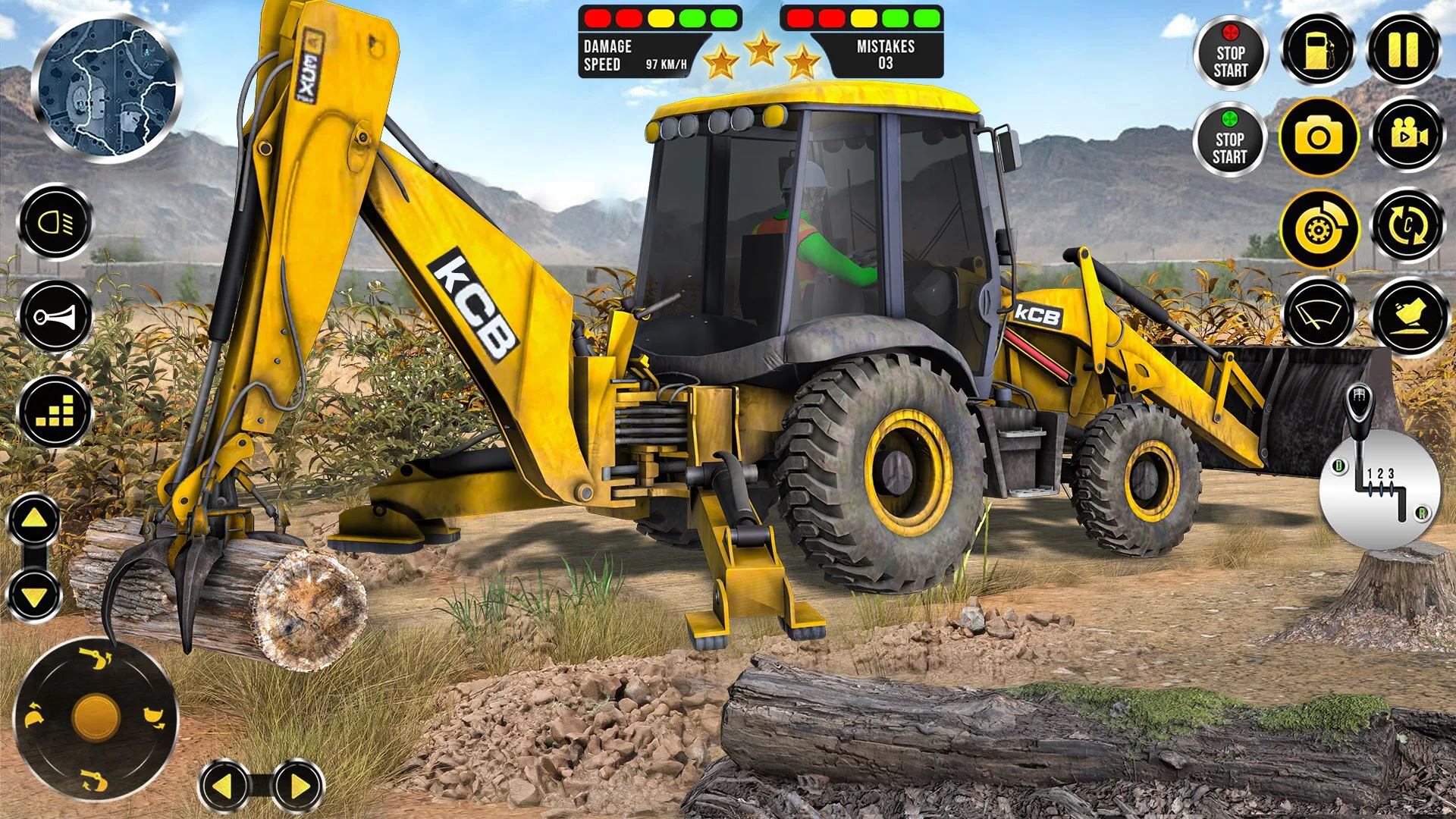Apply the brake icon
The height and width of the screenshot is (819, 1456).
click(x=1321, y=228)
